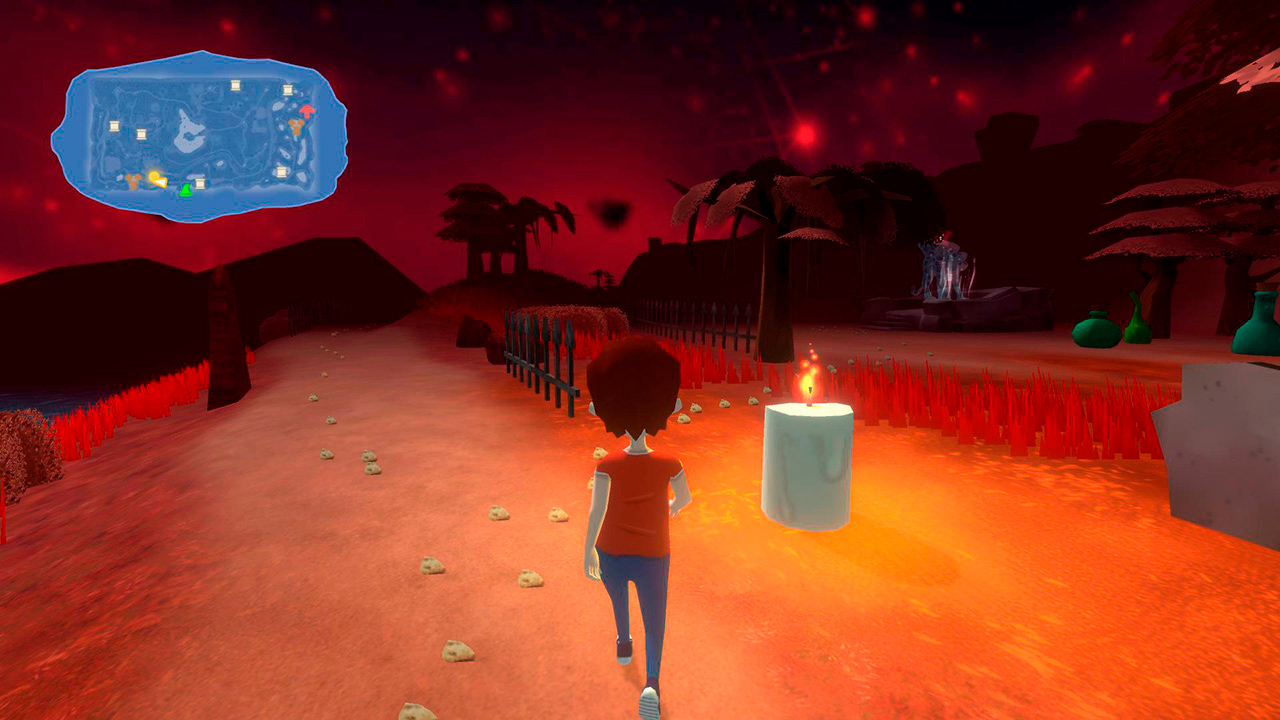Click the scroll marker below the right creature marker
The width and height of the screenshot is (1280, 720).
281,171
